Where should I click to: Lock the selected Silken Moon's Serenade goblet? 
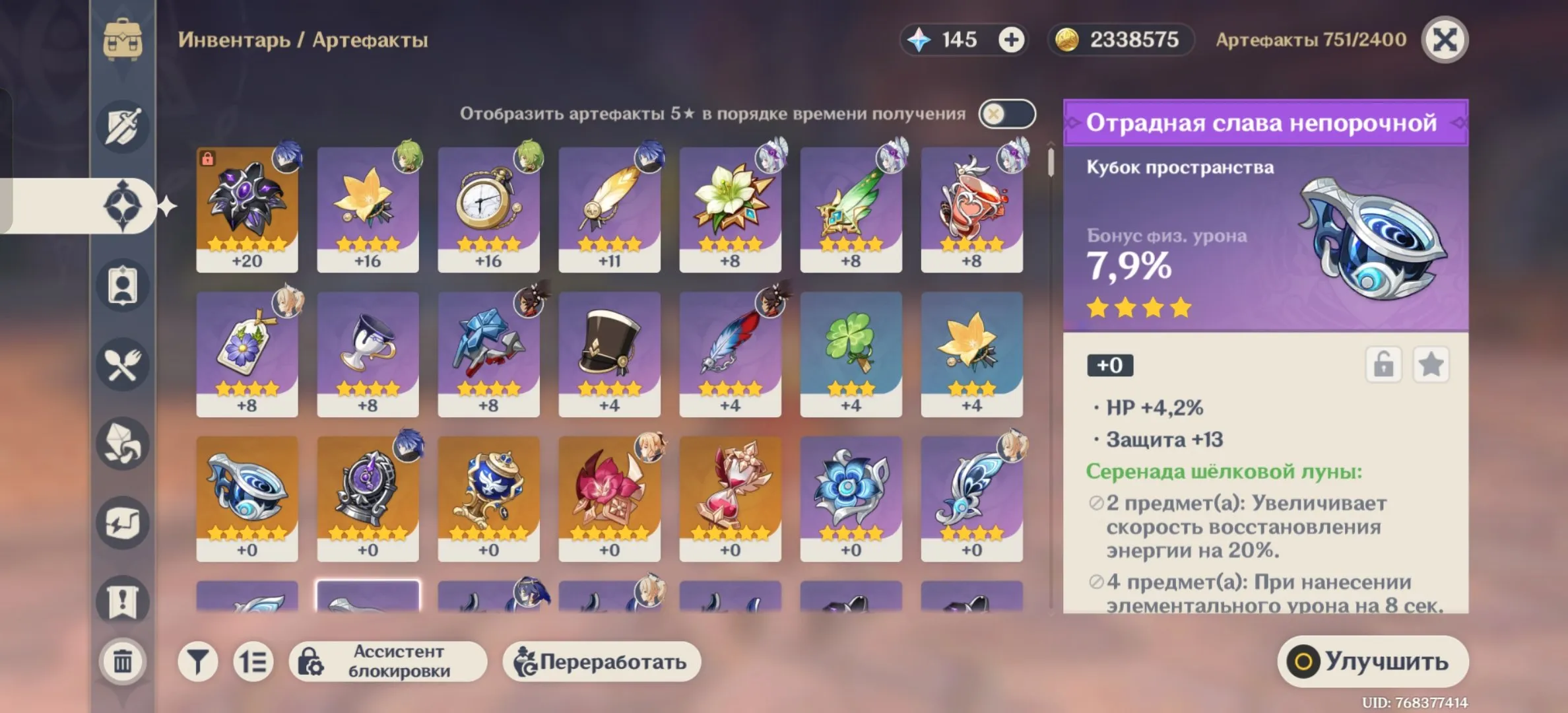tap(1384, 363)
